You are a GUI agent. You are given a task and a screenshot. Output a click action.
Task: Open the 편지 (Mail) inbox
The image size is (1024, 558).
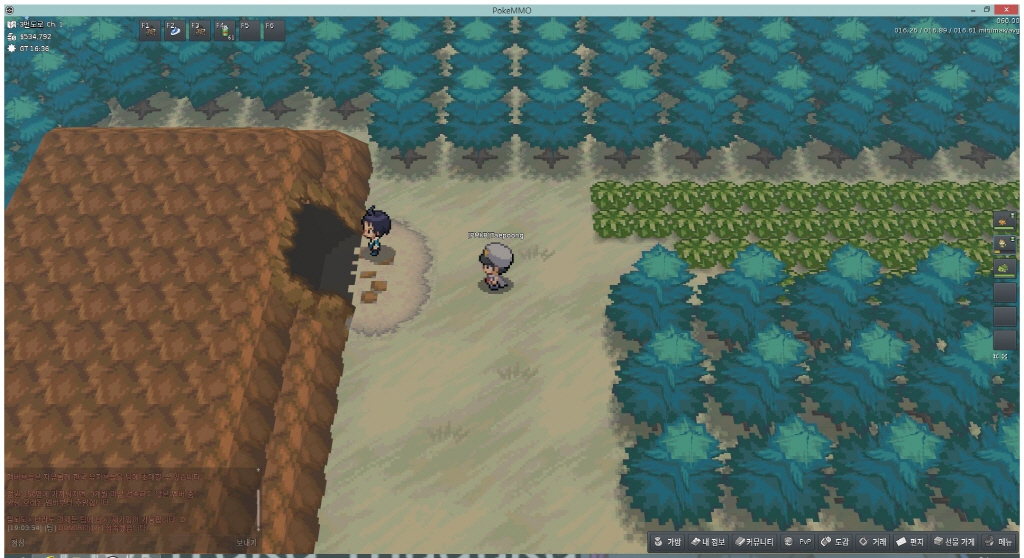911,542
